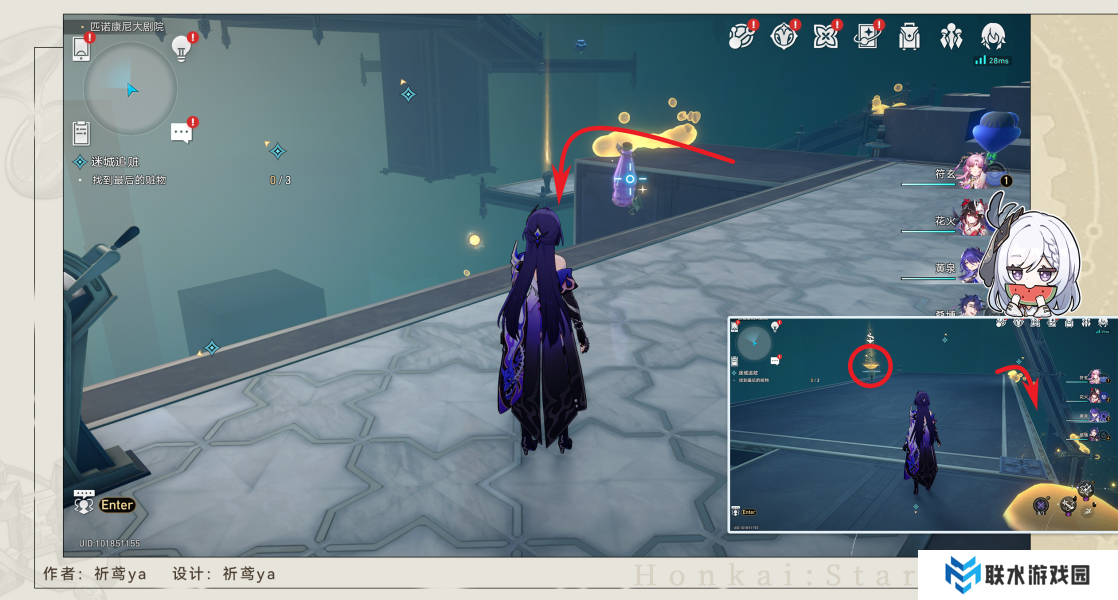1118x600 pixels.
Task: Open the chat icon beside Enter
Action: click(x=84, y=503)
